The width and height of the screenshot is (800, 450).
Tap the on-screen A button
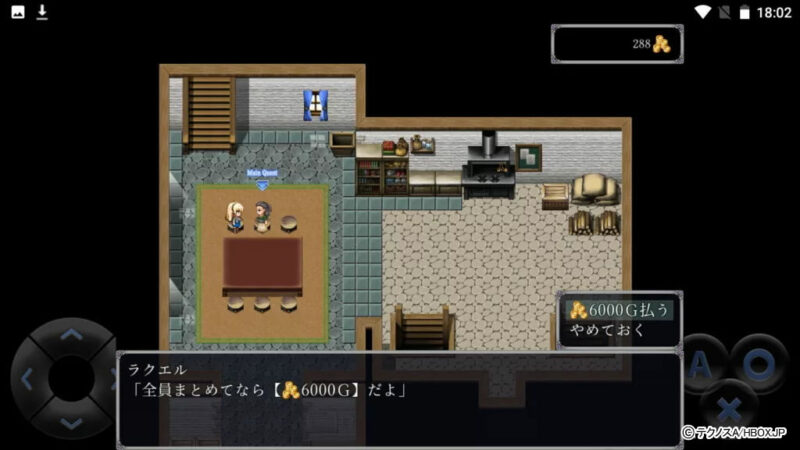pyautogui.click(x=701, y=362)
